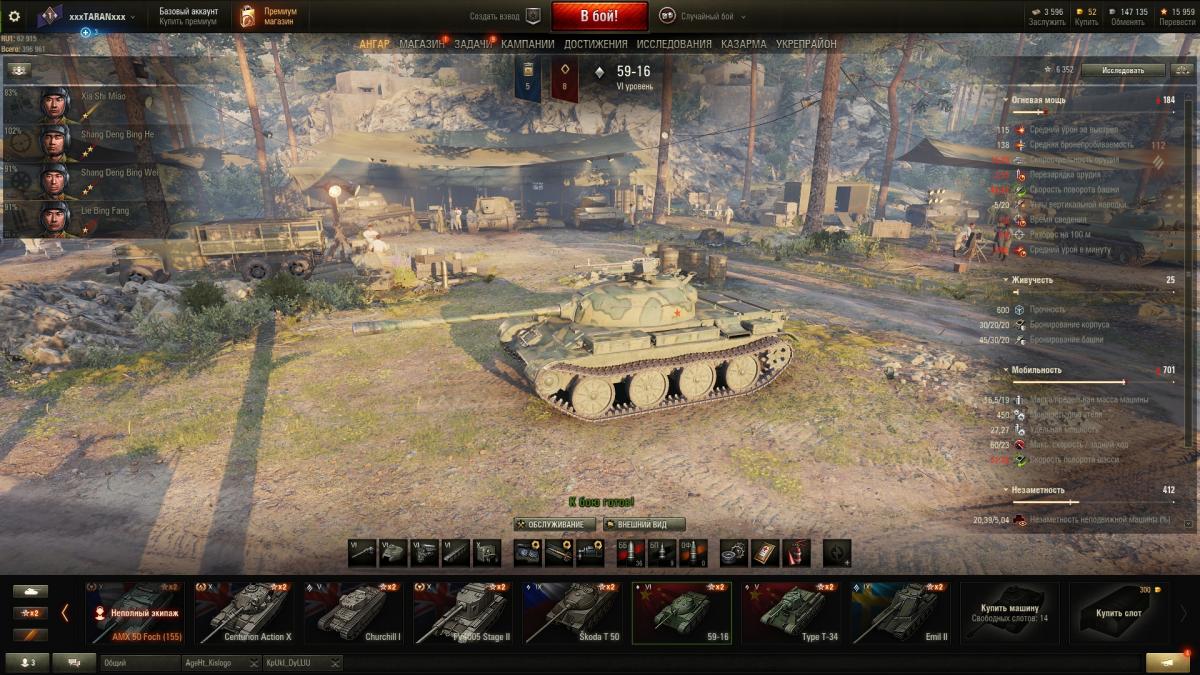Open the Случайный бой mode dropdown
1200x675 pixels.
click(707, 17)
